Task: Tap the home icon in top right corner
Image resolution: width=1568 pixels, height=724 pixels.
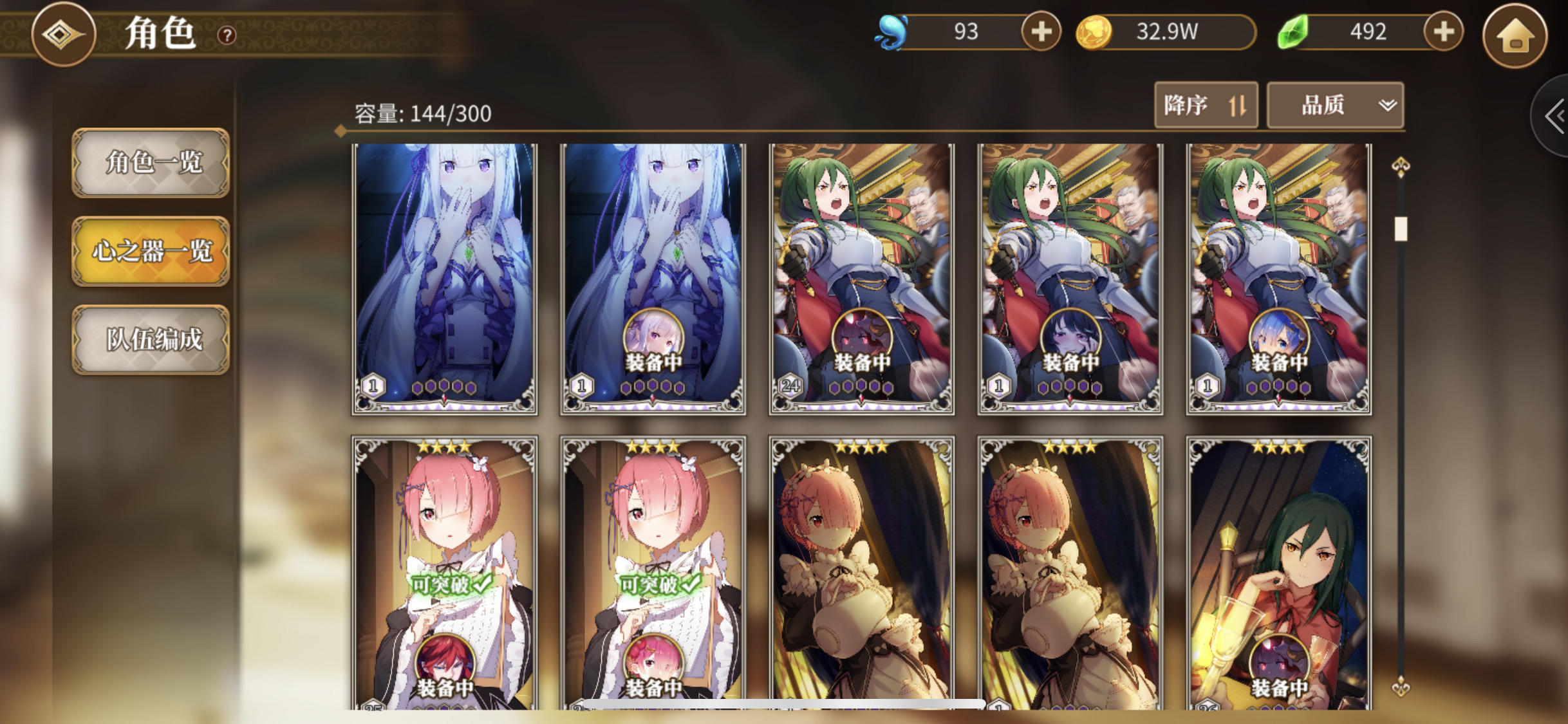Action: (x=1517, y=37)
